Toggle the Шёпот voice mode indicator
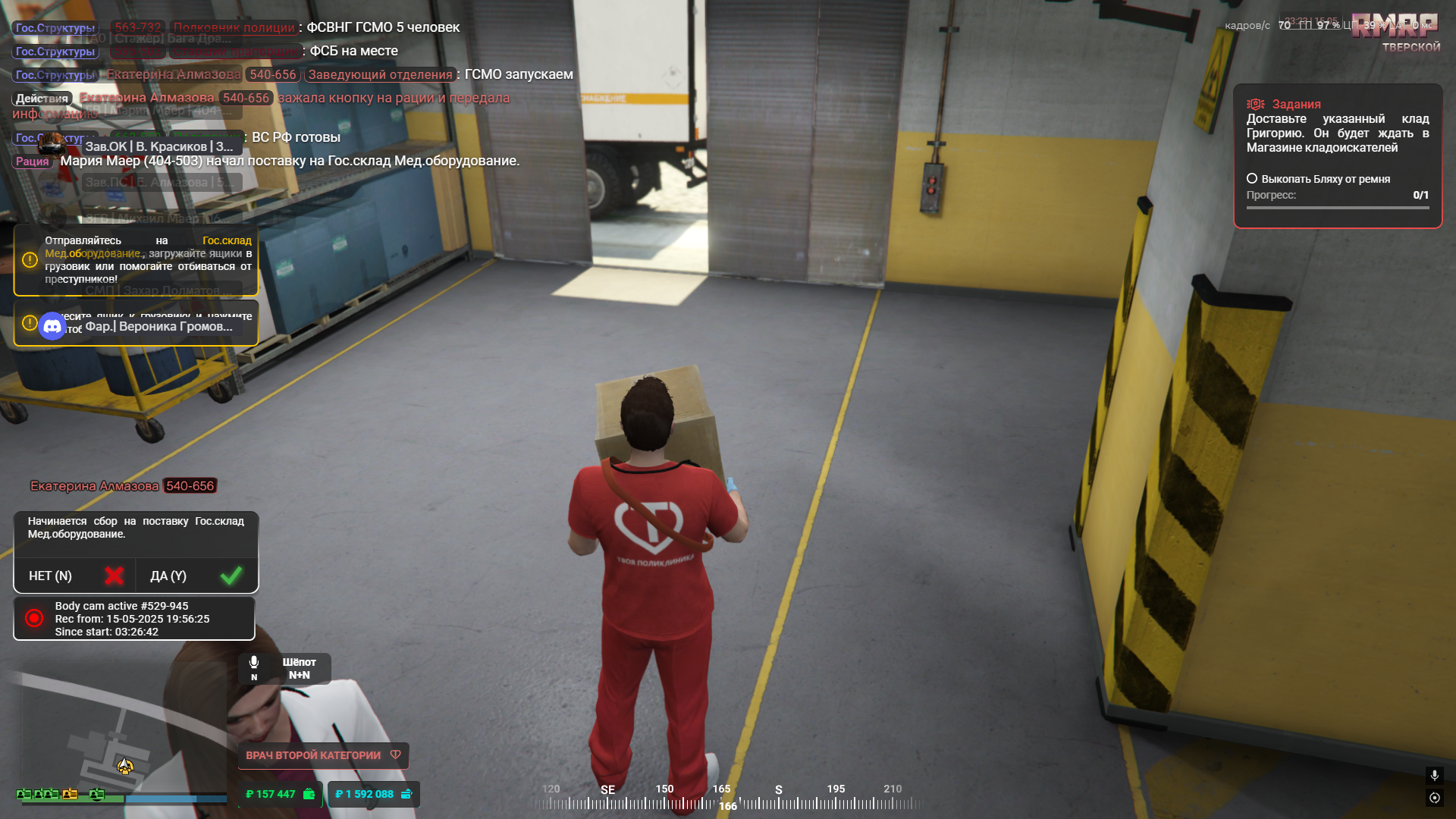This screenshot has width=1456, height=819. click(285, 668)
